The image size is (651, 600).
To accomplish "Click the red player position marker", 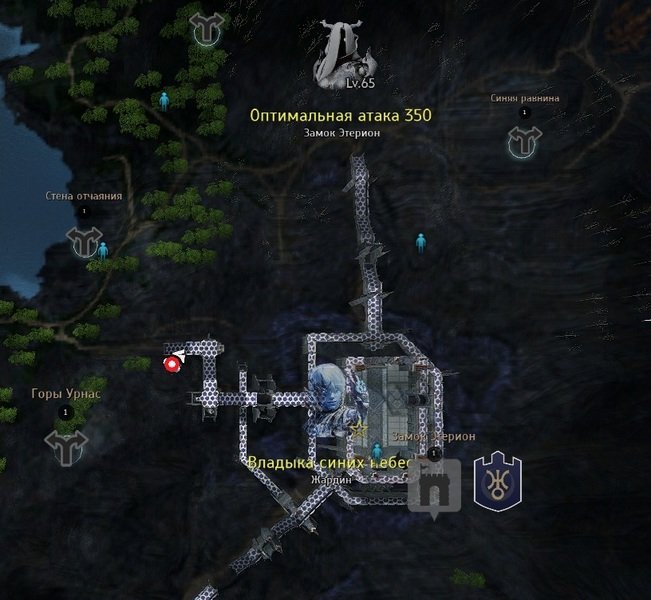I will [x=172, y=364].
